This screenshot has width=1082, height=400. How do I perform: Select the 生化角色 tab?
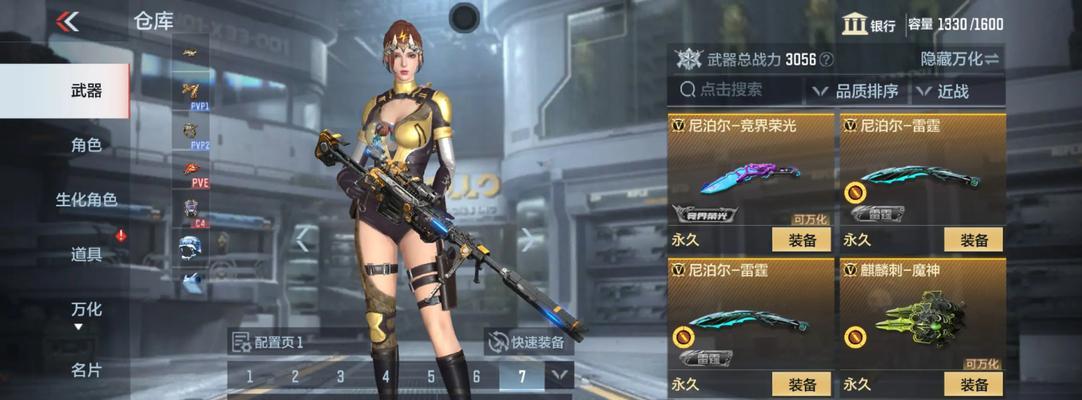86,200
